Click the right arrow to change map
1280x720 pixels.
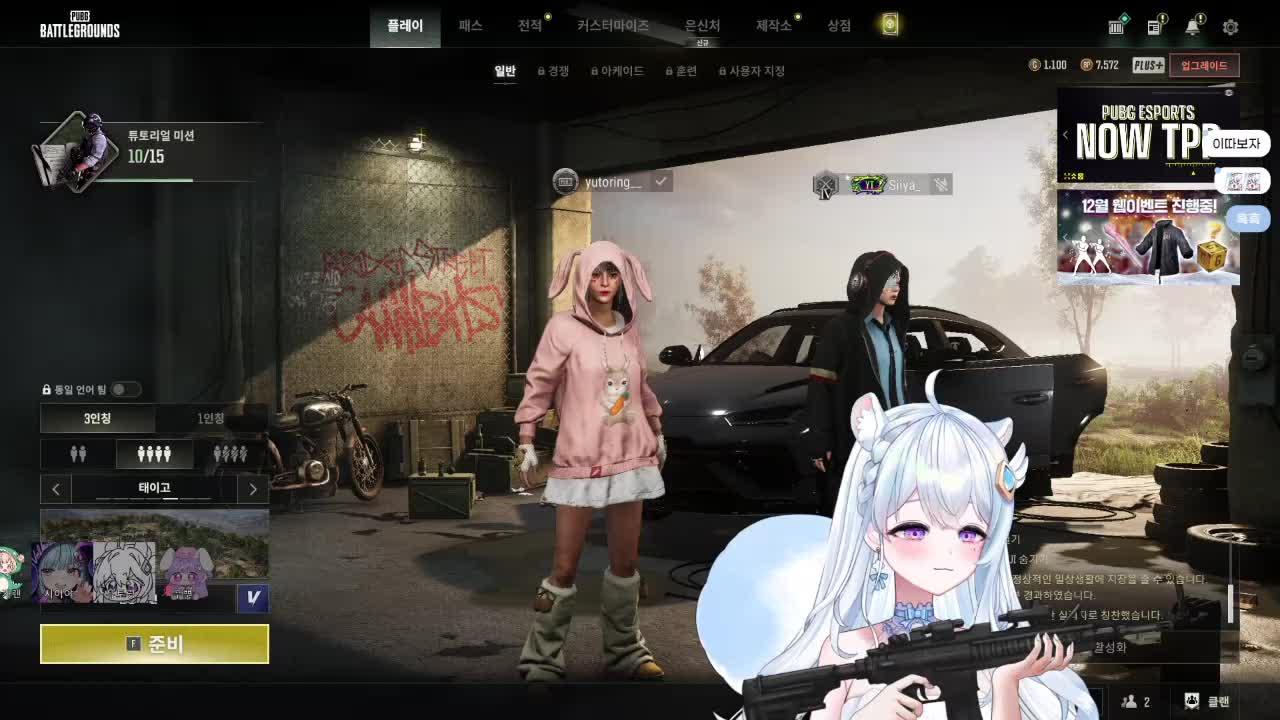click(x=253, y=489)
